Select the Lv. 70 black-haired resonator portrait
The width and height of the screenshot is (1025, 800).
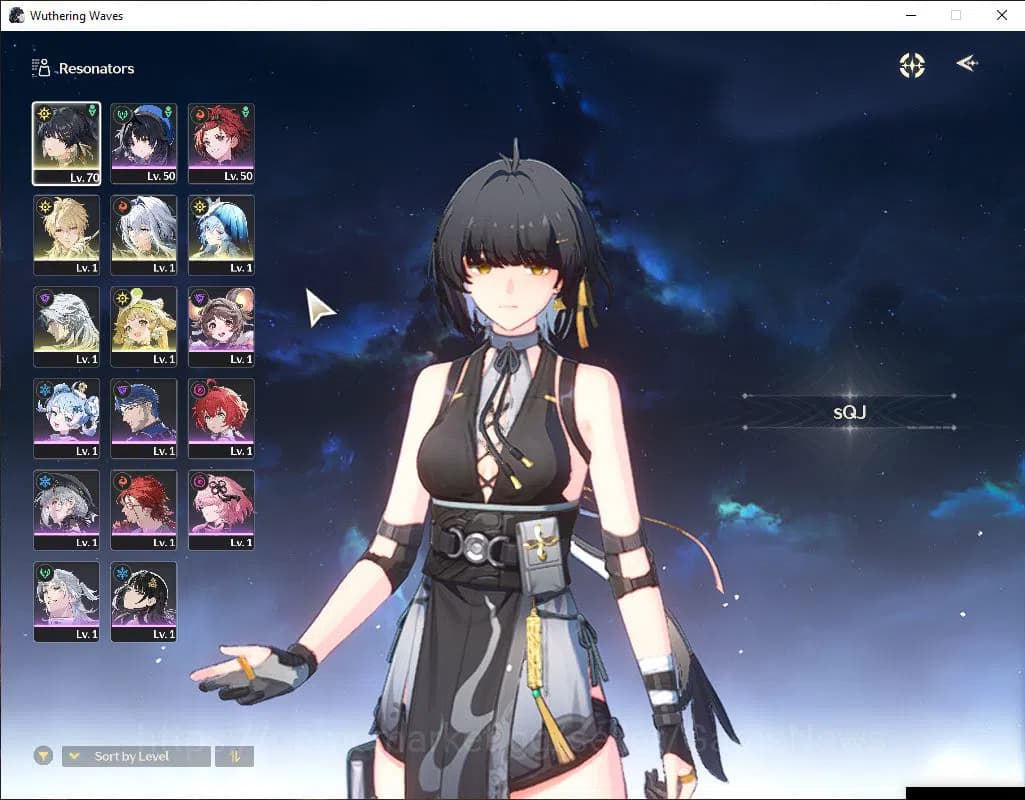pyautogui.click(x=66, y=143)
